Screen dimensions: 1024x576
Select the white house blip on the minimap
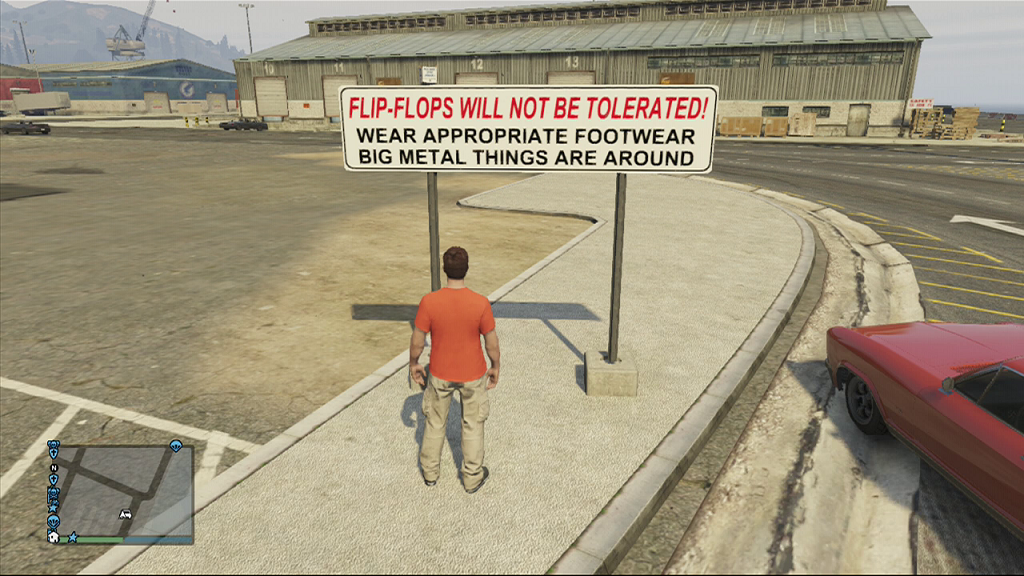click(x=54, y=537)
